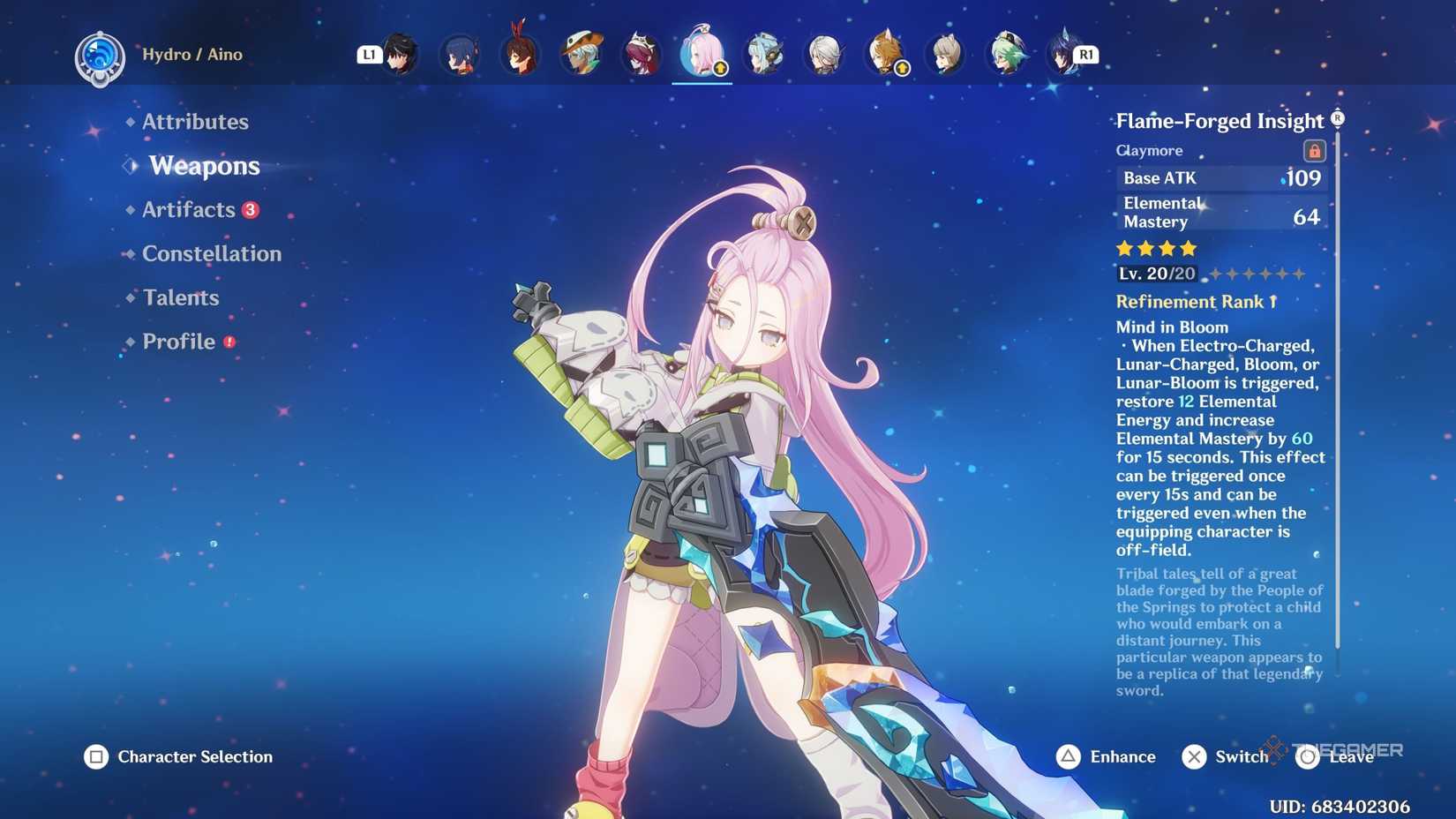The image size is (1456, 819).
Task: Choose Switch to change the weapon
Action: coord(1226,756)
